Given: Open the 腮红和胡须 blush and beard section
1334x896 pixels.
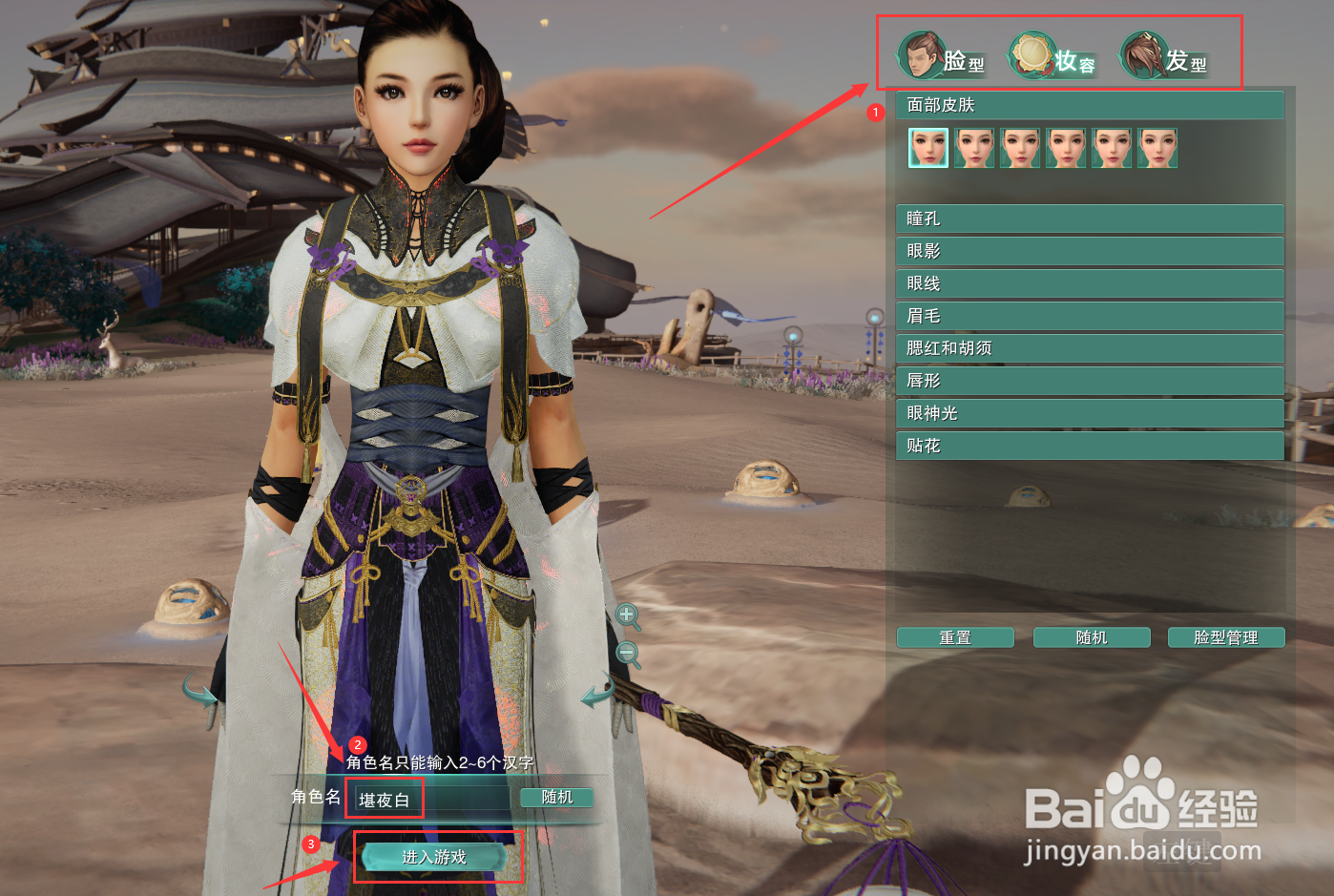Looking at the screenshot, I should click(x=1089, y=348).
